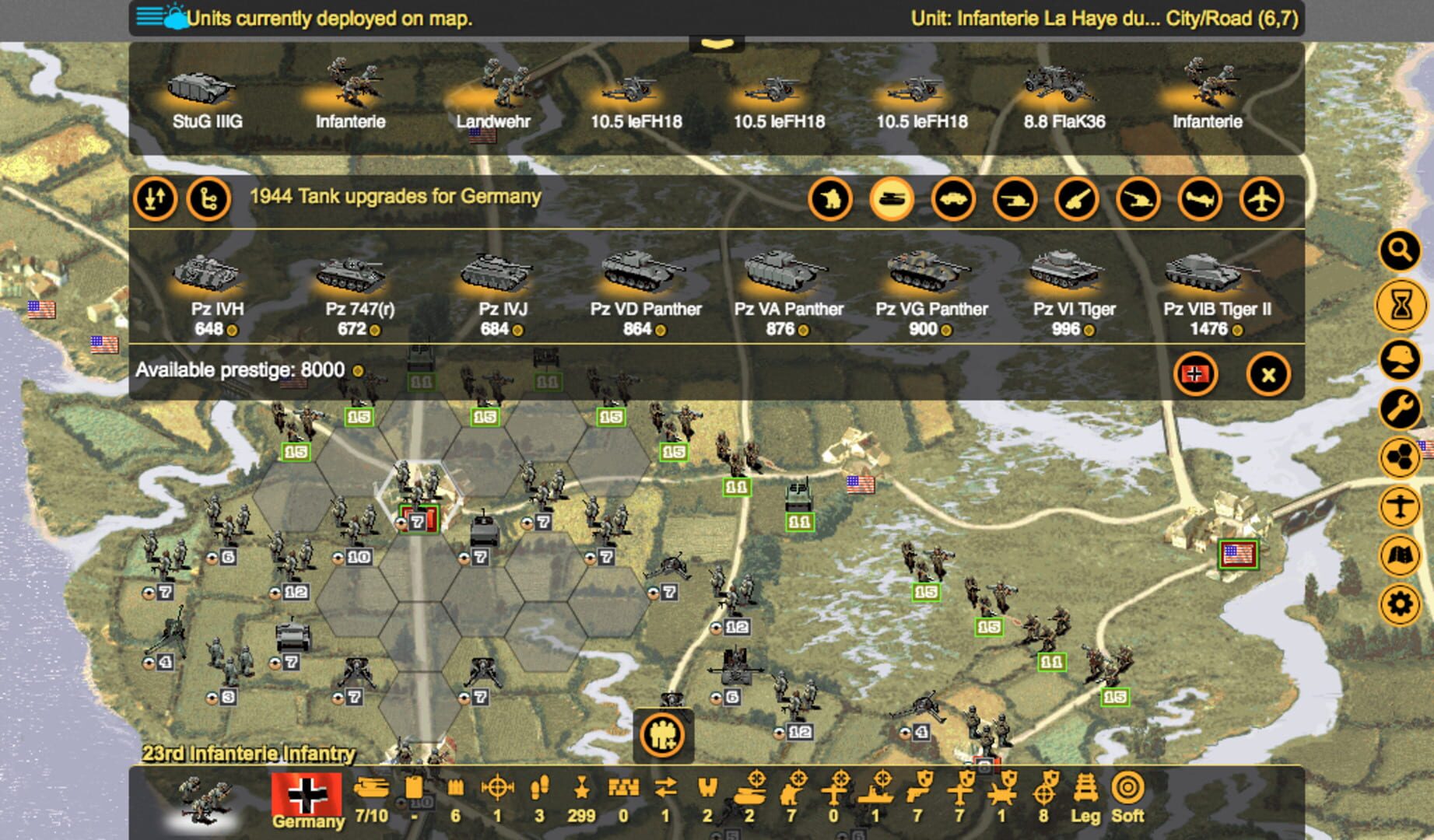This screenshot has height=840, width=1434.
Task: Click the branch icon beside the sort arrows
Action: [x=210, y=199]
